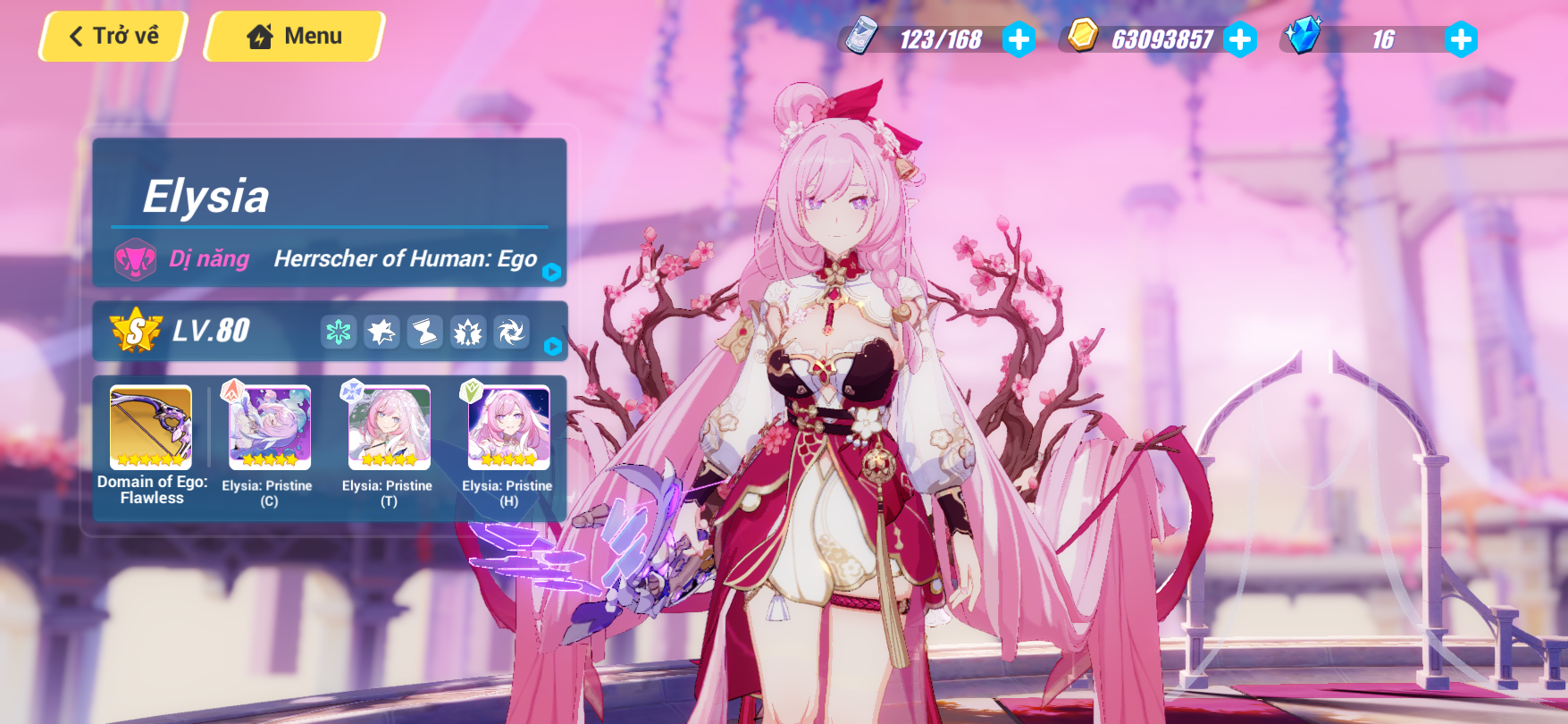This screenshot has height=724, width=1568.
Task: Select the valkyrie burst skill icon
Action: [466, 332]
